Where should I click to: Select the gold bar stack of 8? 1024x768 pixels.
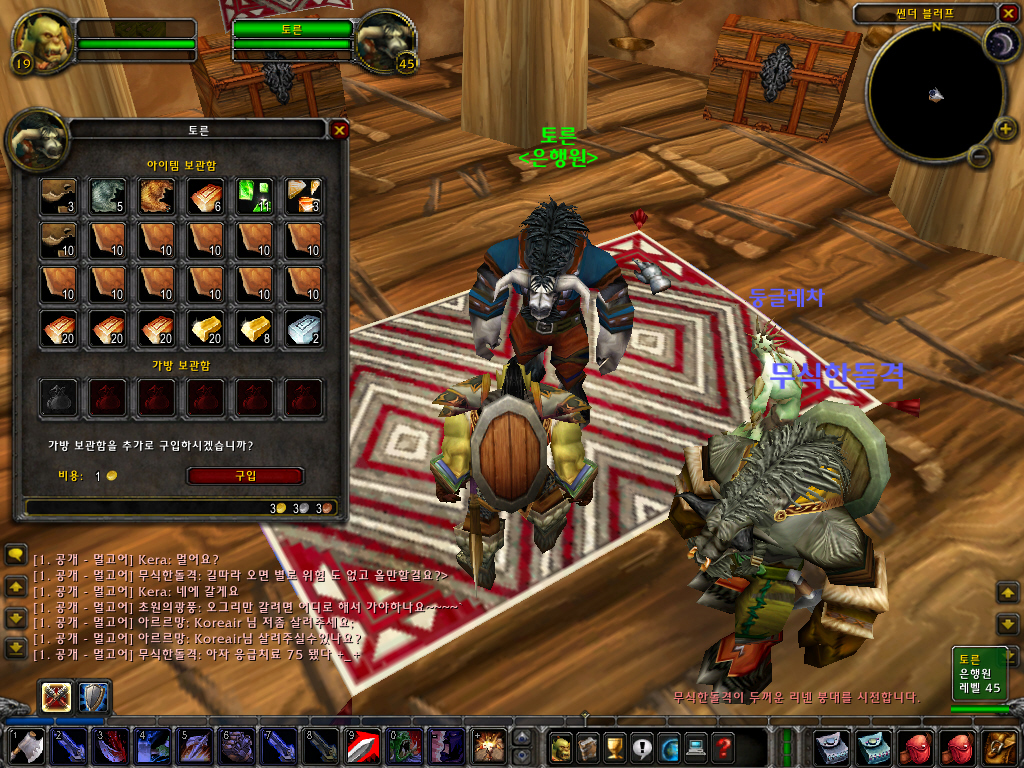(255, 329)
